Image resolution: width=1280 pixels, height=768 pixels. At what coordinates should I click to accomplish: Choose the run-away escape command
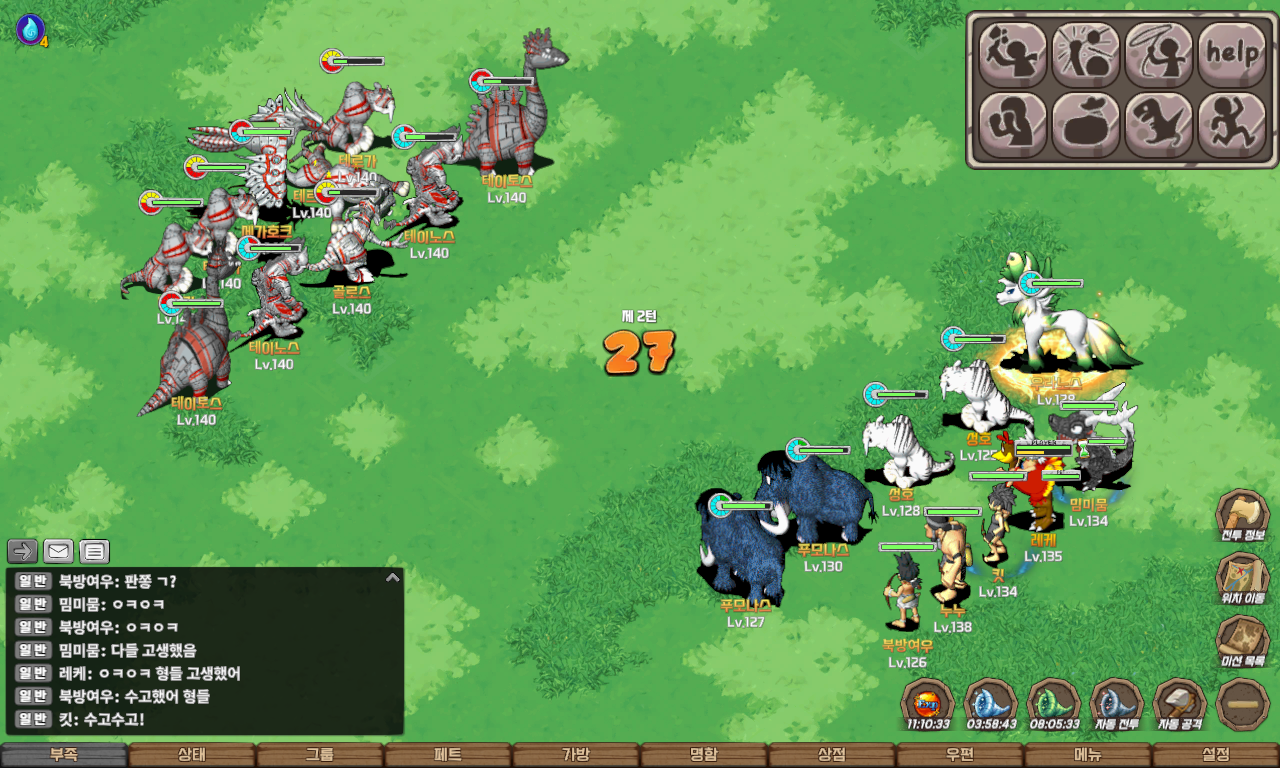[x=1232, y=125]
